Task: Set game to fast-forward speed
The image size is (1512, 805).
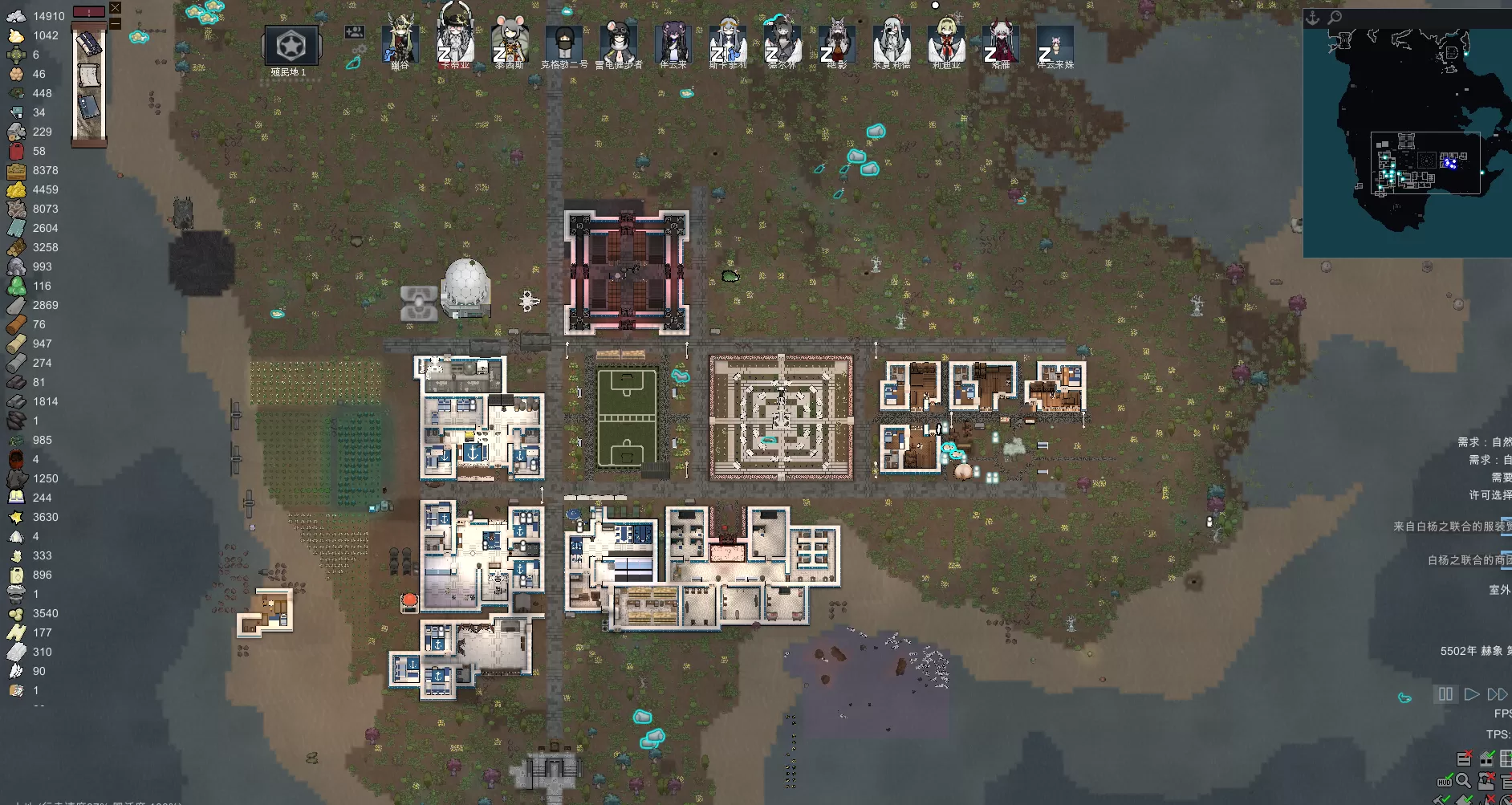Action: pos(1497,694)
